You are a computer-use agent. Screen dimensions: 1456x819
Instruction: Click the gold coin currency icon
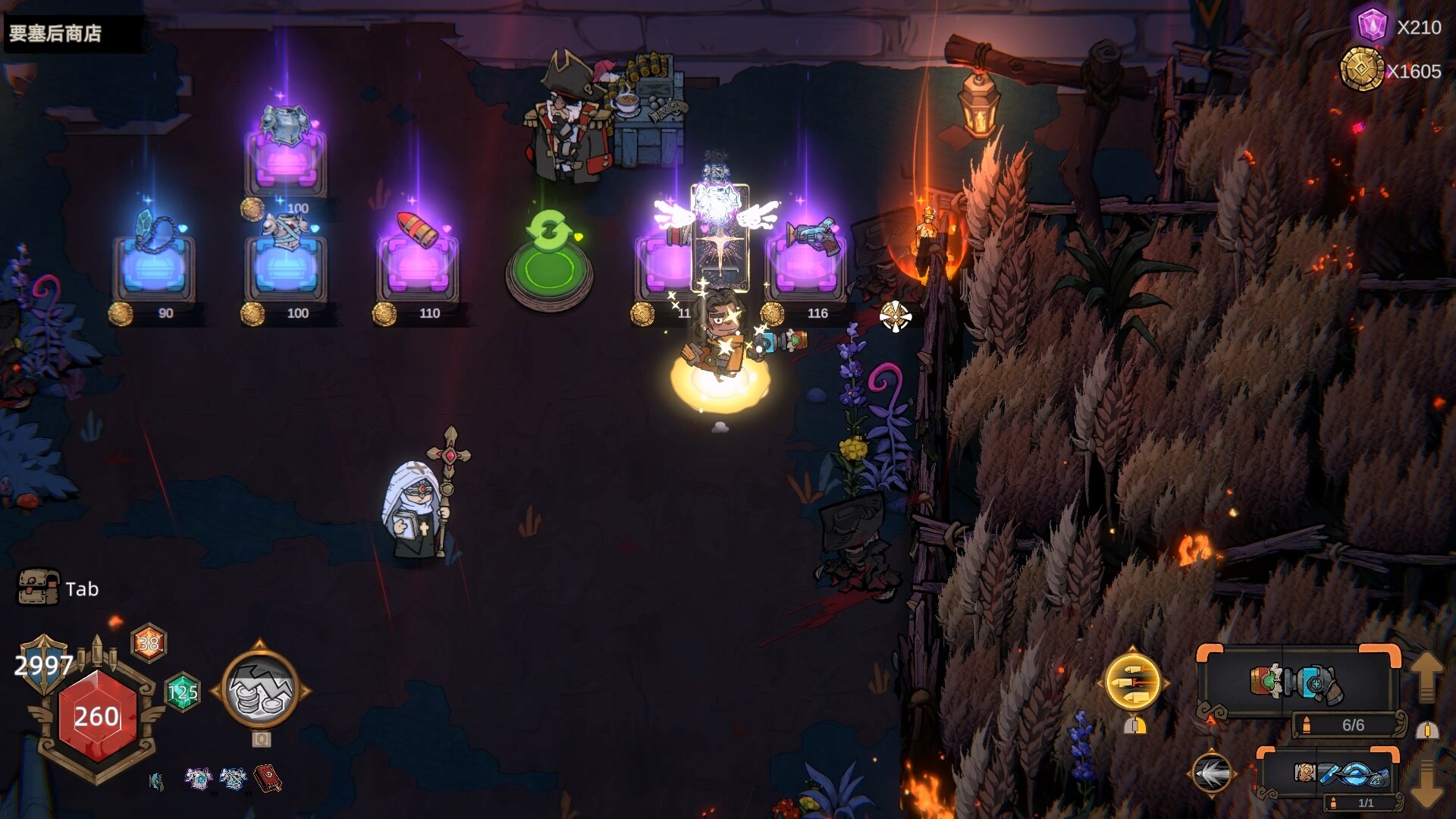tap(1362, 70)
